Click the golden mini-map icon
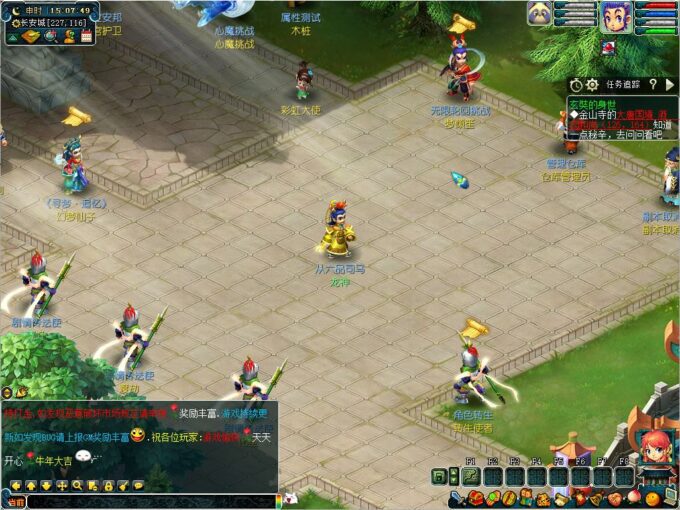 click(30, 37)
